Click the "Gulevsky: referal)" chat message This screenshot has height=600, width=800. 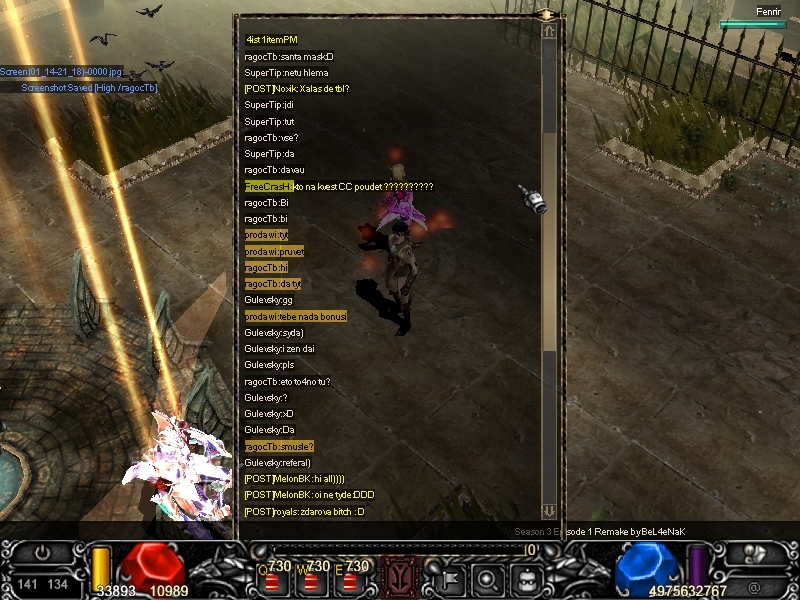277,463
